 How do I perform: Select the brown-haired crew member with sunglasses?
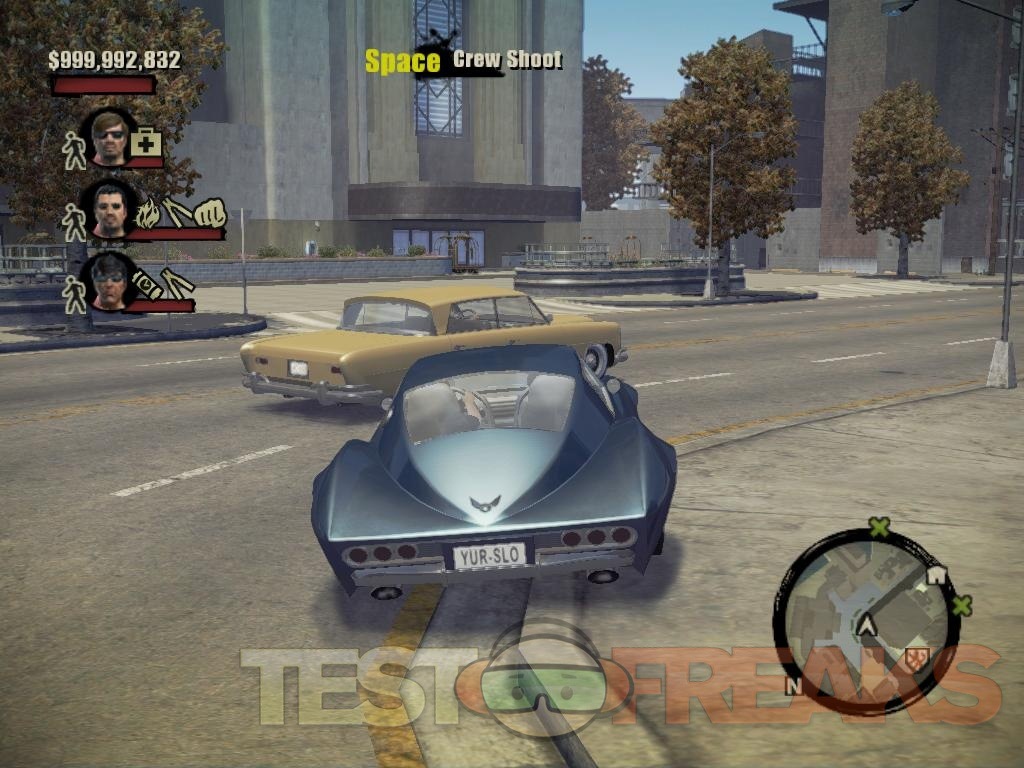[x=109, y=137]
